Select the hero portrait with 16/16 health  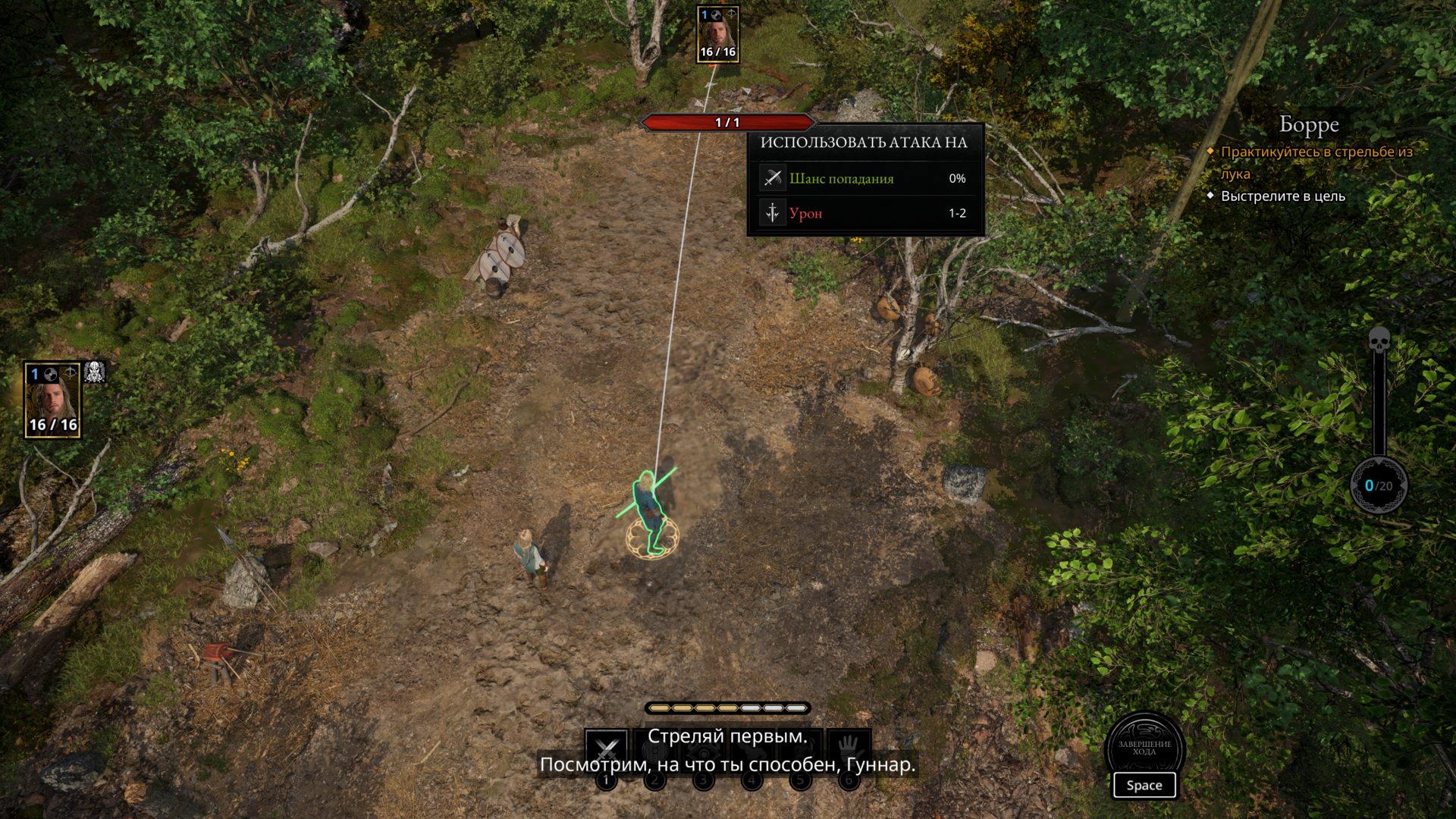tap(52, 400)
